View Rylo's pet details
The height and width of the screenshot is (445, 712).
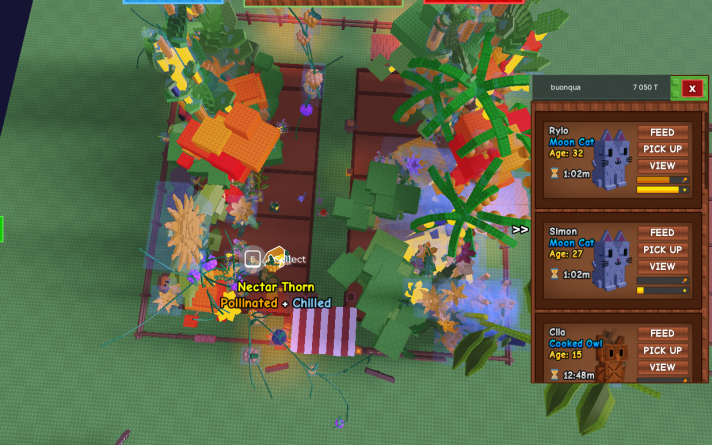click(x=662, y=166)
